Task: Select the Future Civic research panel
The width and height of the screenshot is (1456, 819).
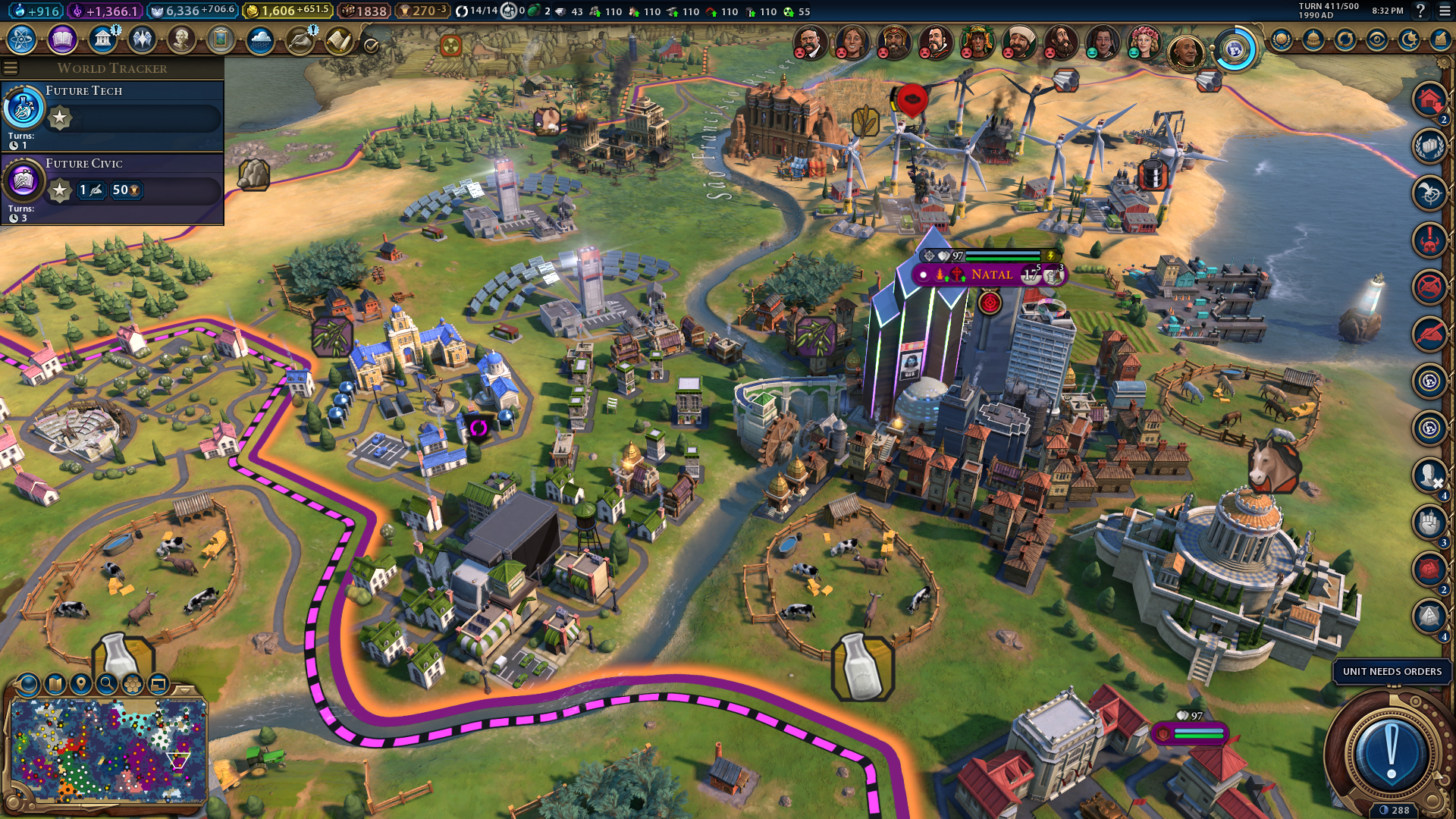Action: point(112,188)
